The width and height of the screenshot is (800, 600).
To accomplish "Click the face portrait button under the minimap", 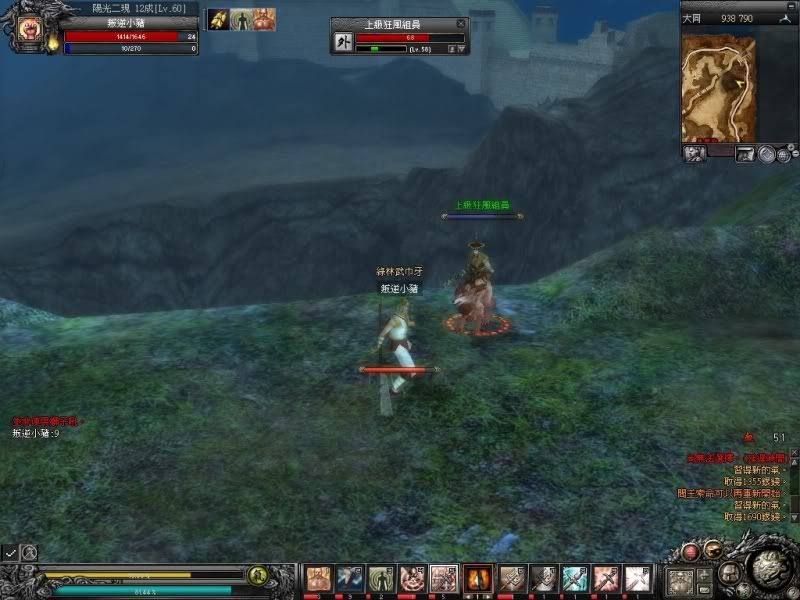I will point(694,154).
